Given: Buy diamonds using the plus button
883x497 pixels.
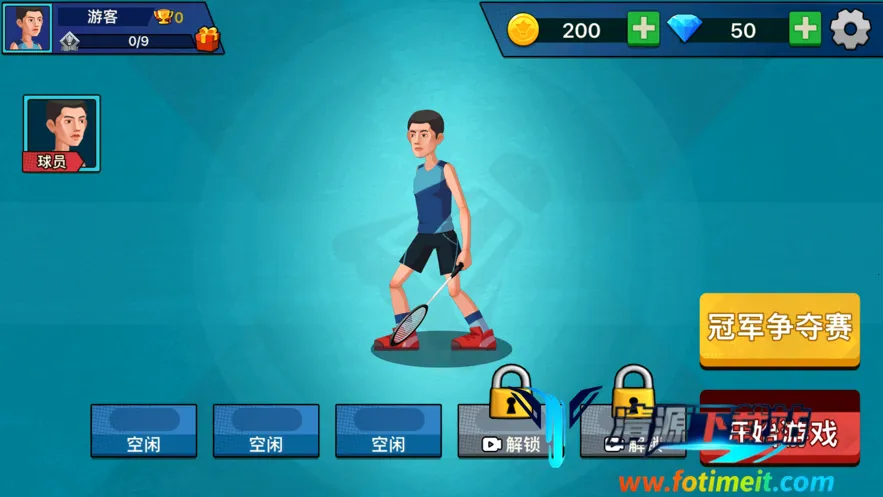Looking at the screenshot, I should 804,30.
